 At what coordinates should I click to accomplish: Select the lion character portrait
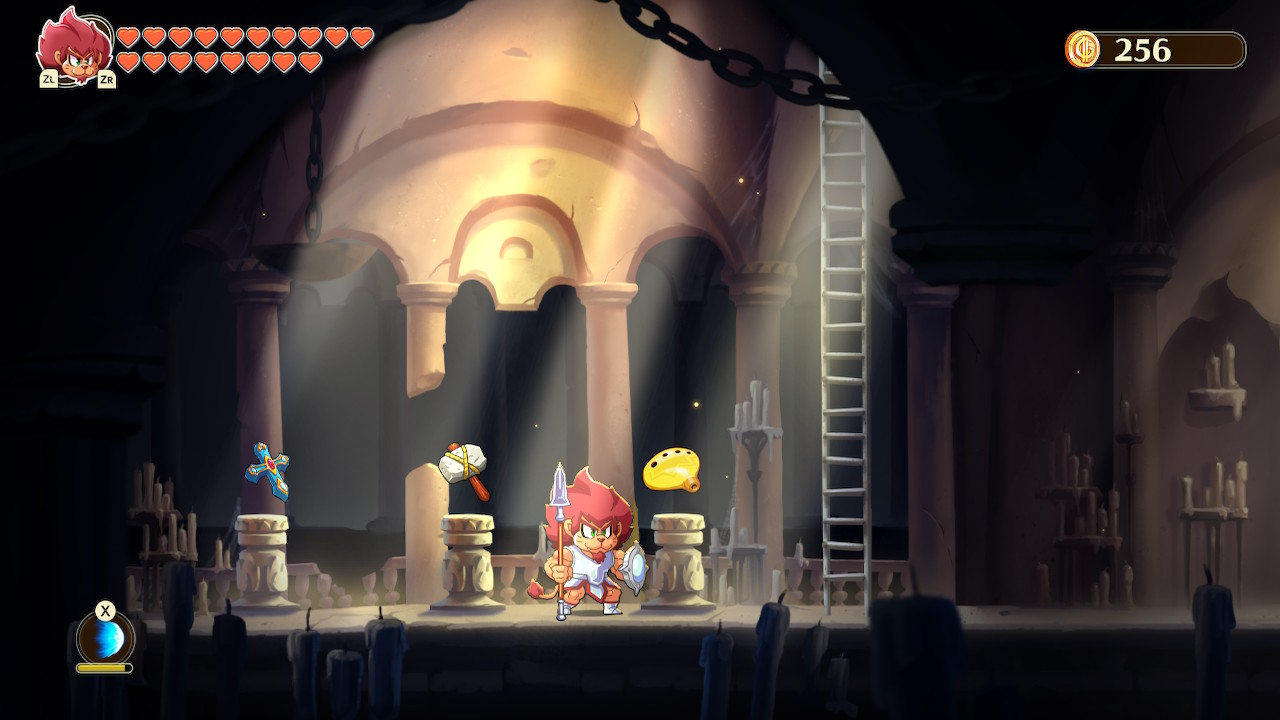point(74,47)
